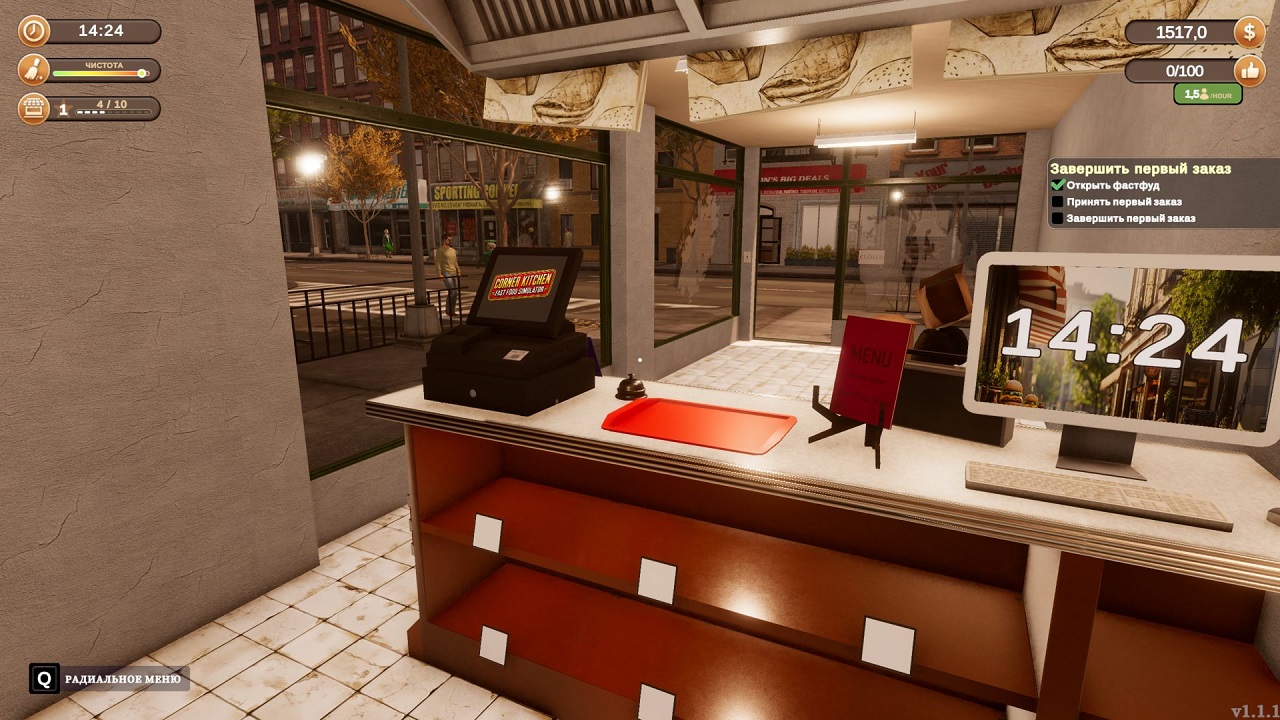The image size is (1280, 720).
Task: Collapse the Завершить первый заказ quest panel
Action: pos(1140,167)
